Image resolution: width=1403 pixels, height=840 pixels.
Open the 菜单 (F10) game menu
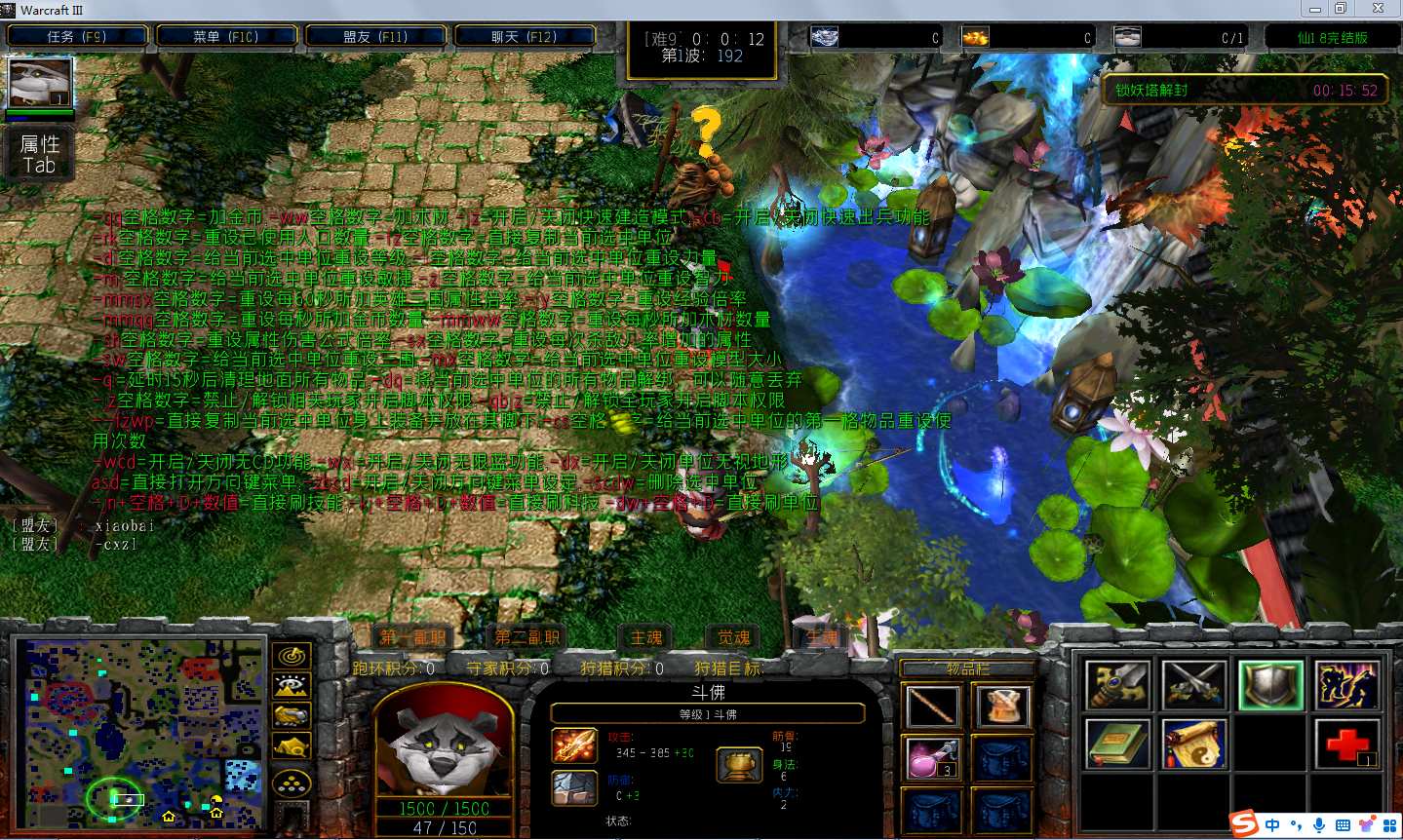click(x=226, y=37)
